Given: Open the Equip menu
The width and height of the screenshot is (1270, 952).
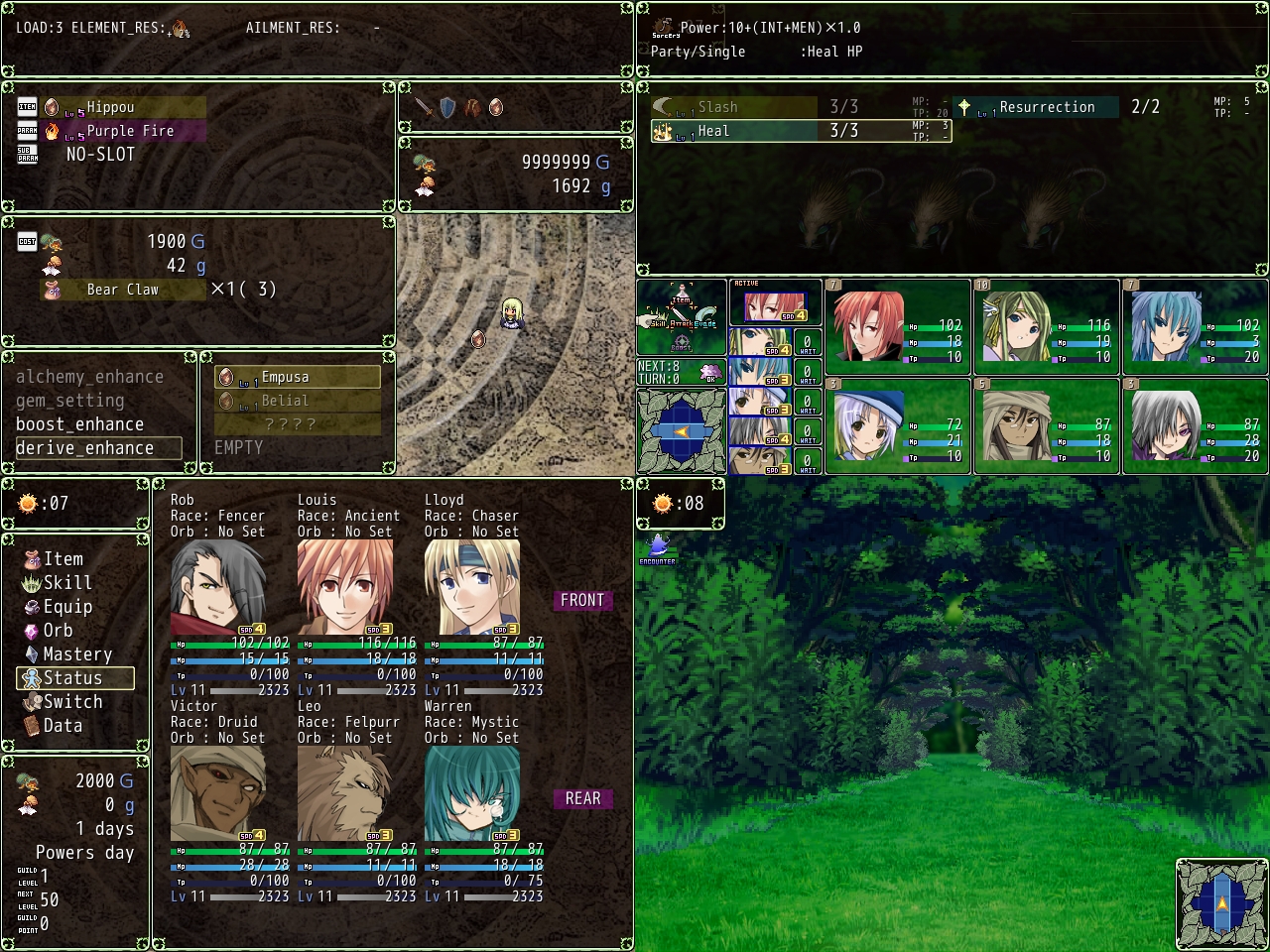Looking at the screenshot, I should (66, 607).
